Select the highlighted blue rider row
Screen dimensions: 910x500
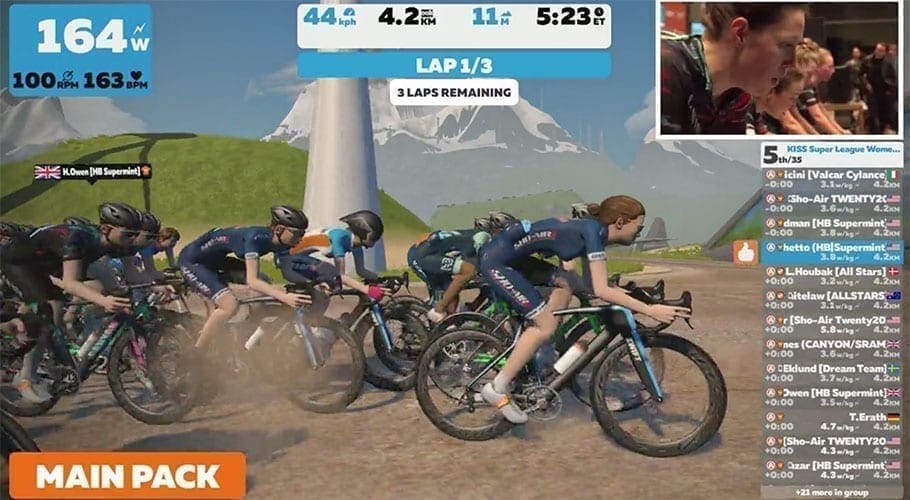click(x=832, y=251)
